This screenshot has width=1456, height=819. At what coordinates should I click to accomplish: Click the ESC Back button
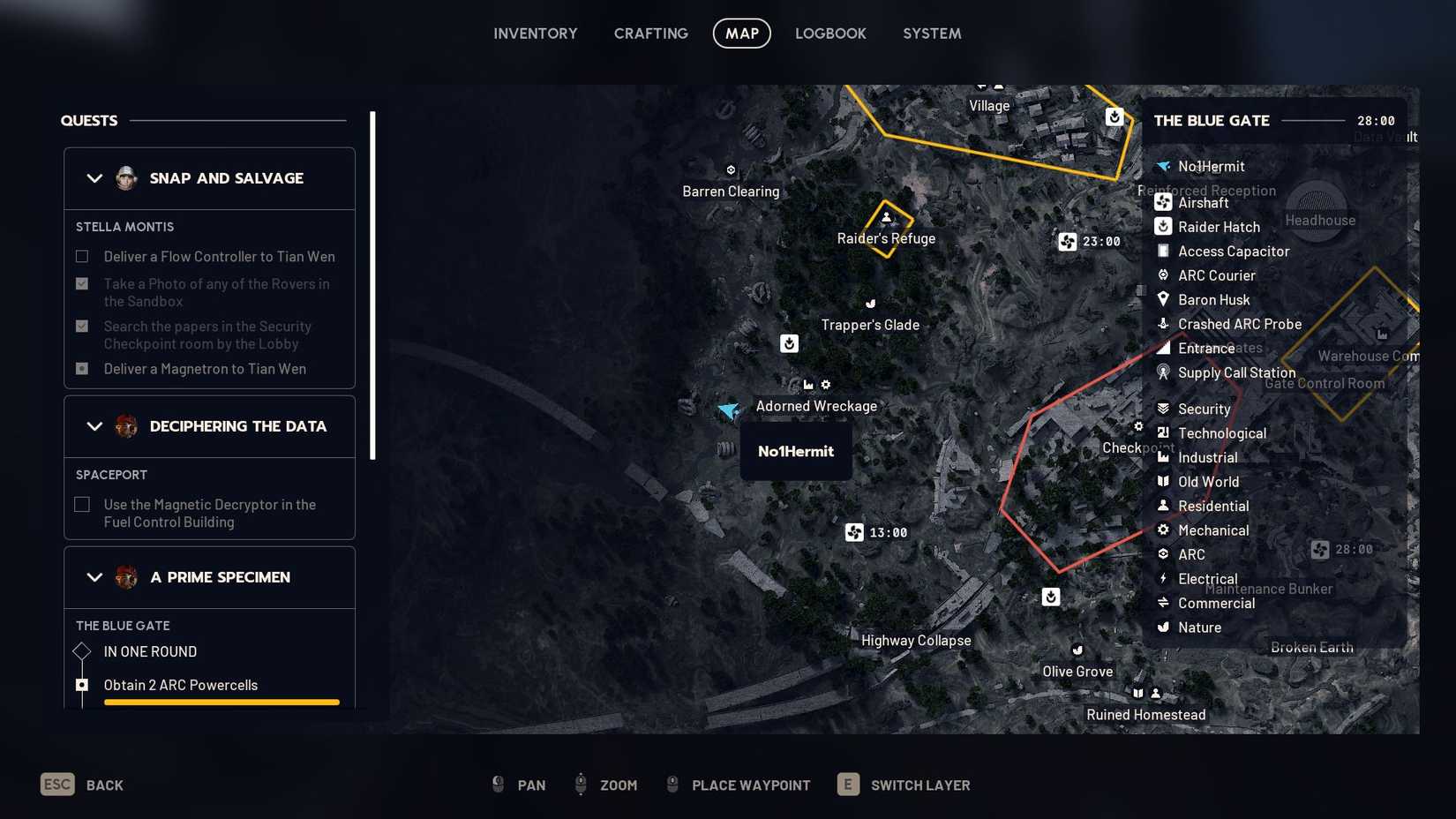point(56,784)
